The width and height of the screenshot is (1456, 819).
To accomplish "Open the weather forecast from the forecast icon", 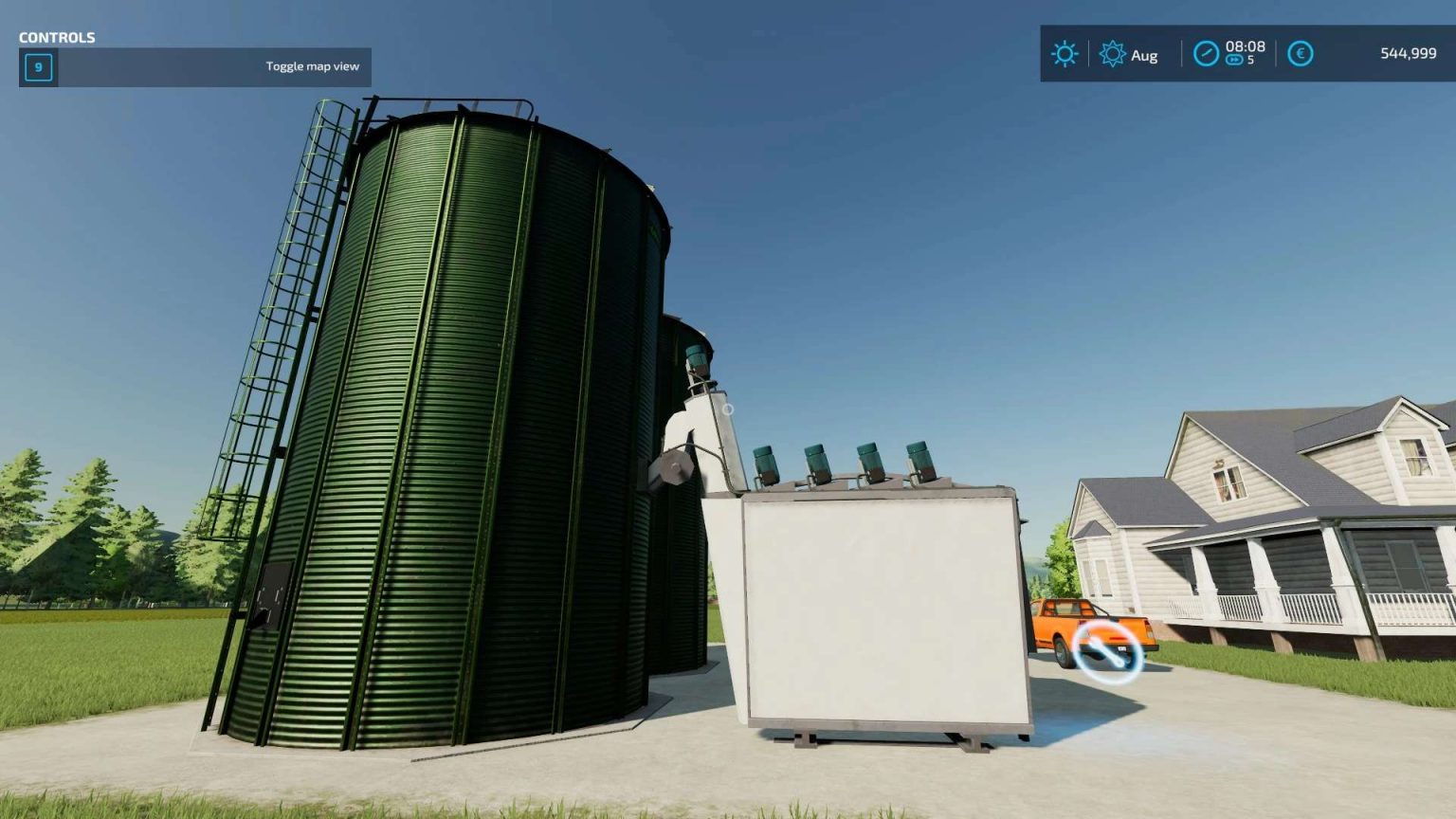I will [x=1112, y=55].
